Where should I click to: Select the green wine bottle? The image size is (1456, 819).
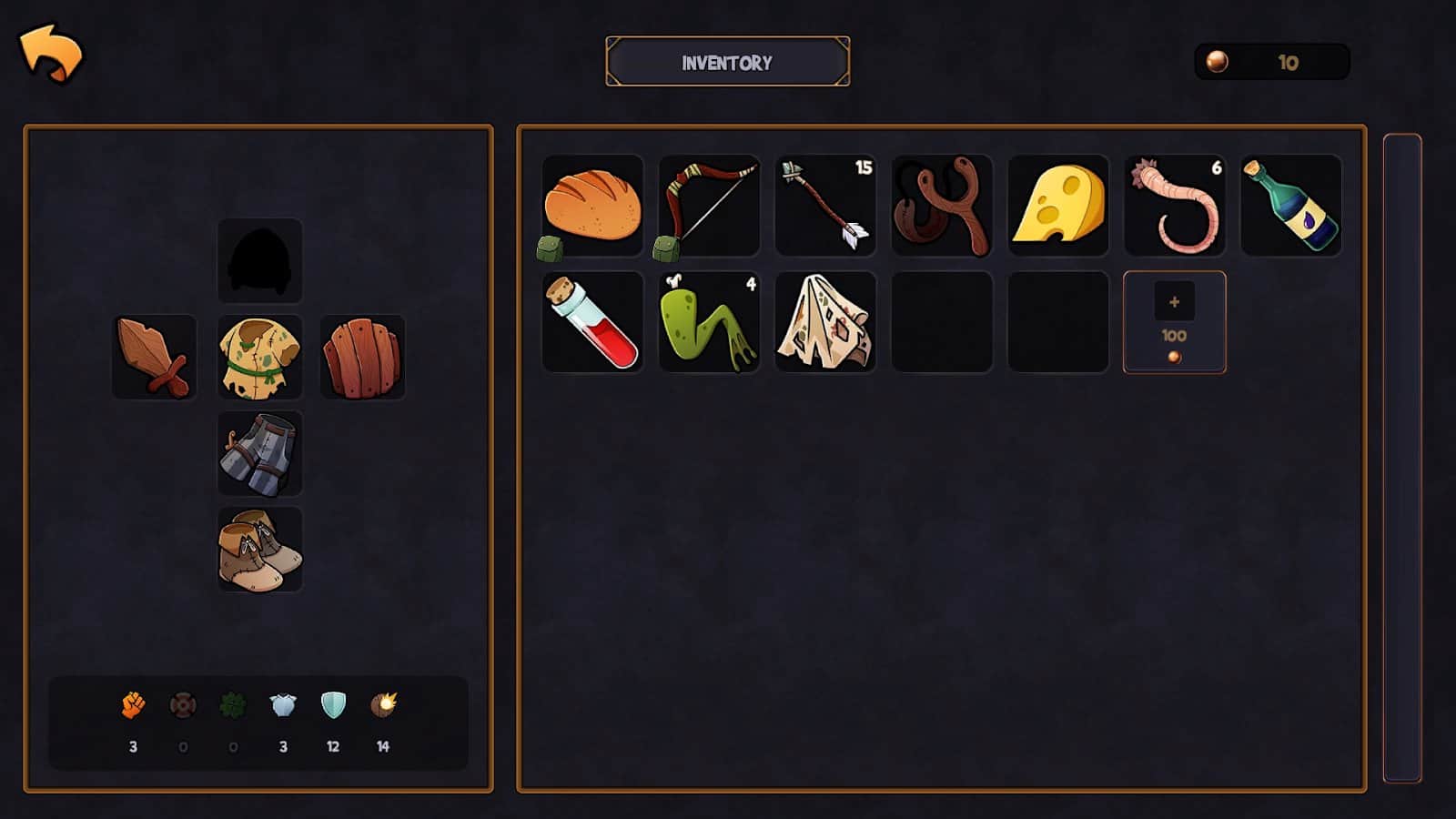click(1291, 206)
